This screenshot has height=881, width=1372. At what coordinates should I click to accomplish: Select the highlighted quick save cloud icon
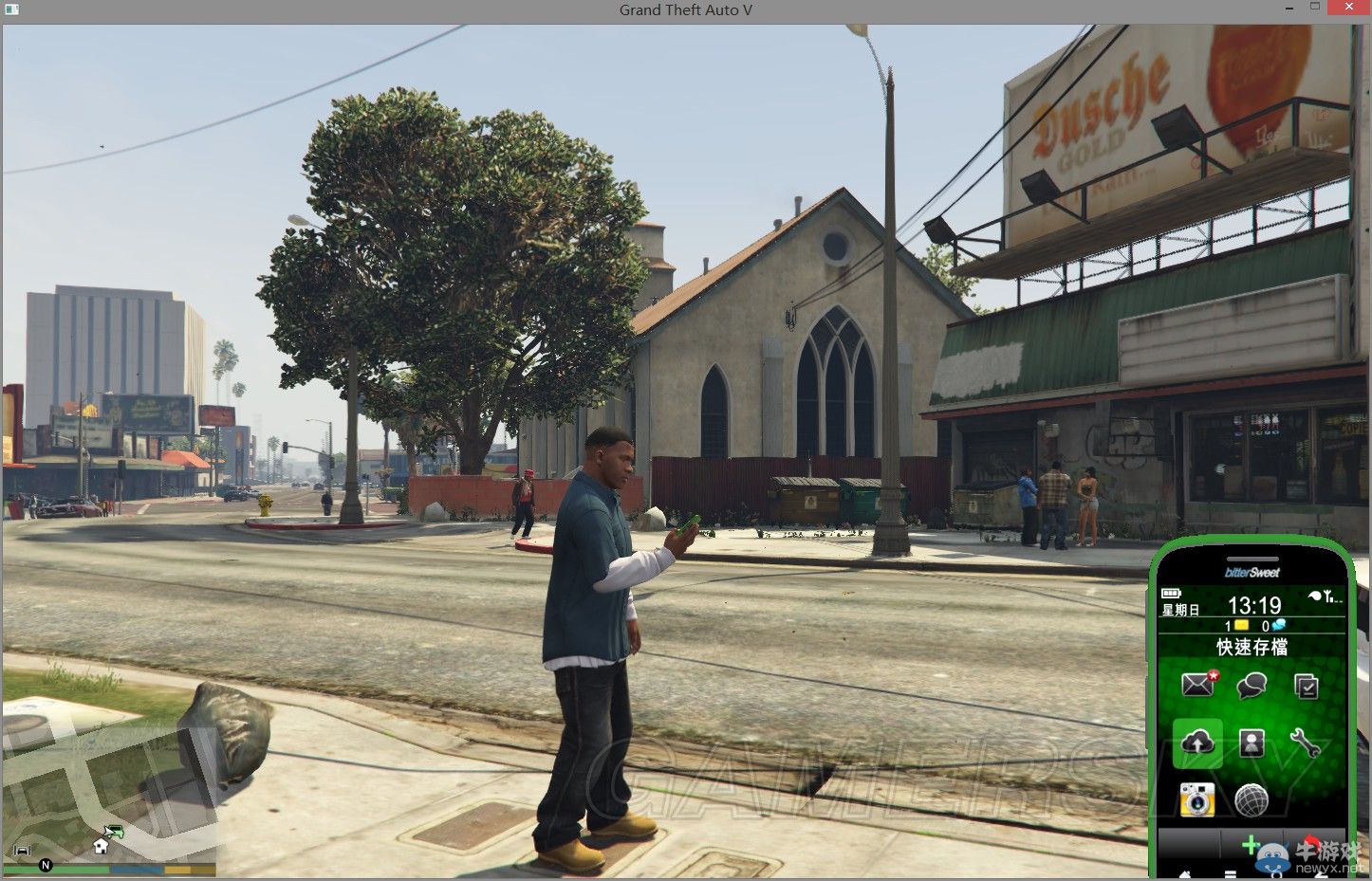coord(1198,742)
